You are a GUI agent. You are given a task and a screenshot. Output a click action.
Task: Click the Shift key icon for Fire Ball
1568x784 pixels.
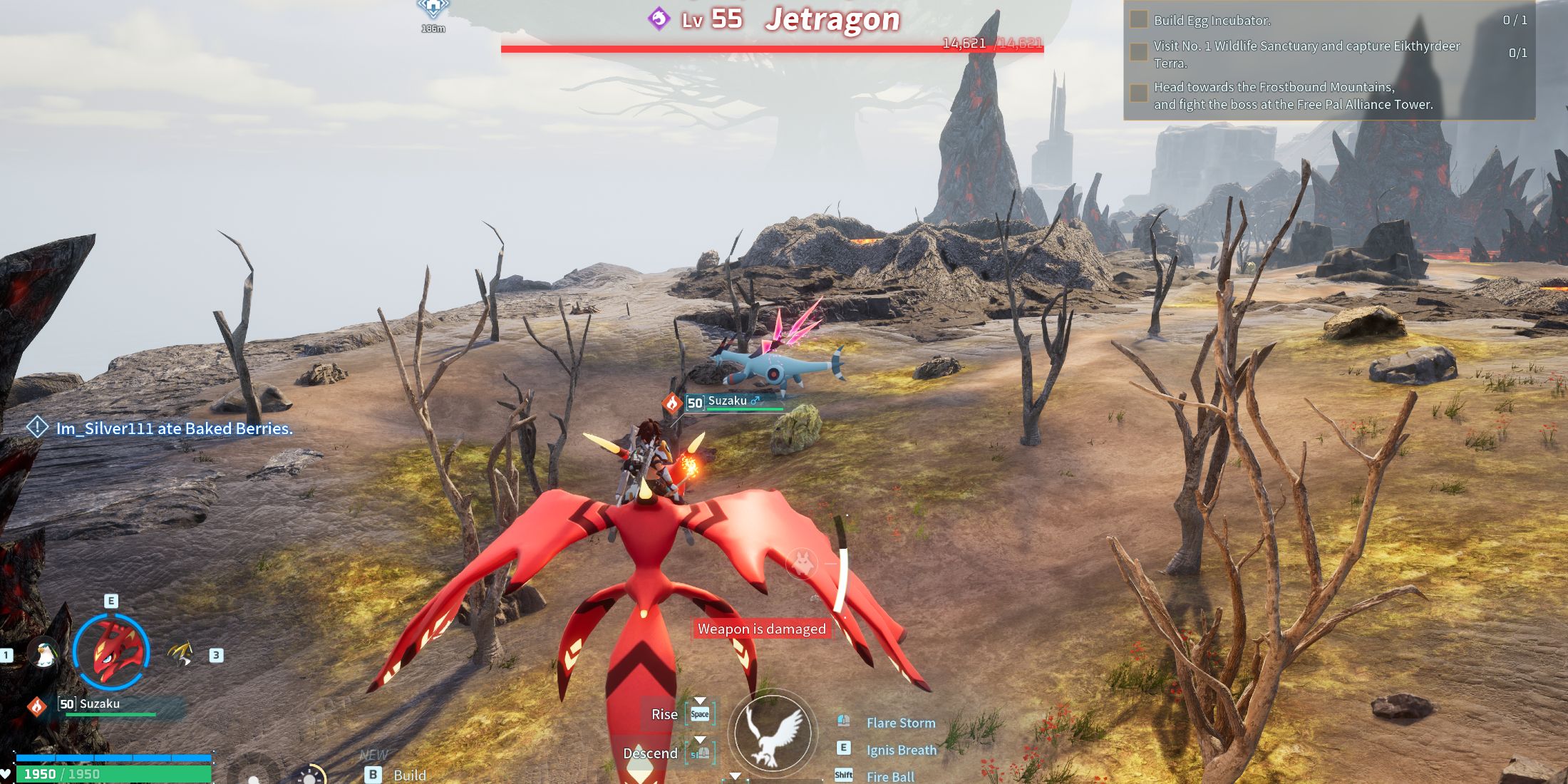(843, 773)
